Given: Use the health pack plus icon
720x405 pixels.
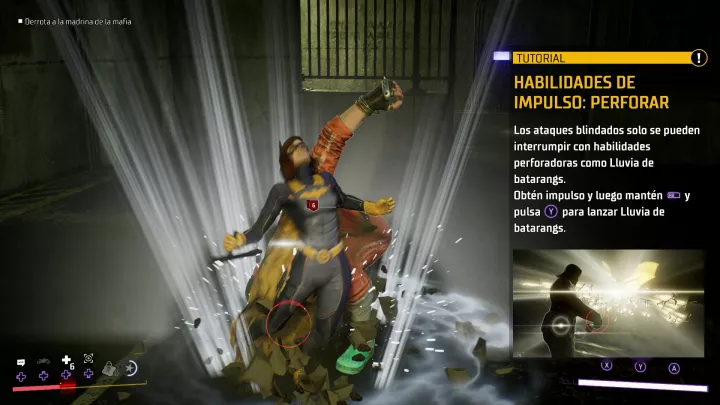Looking at the screenshot, I should tap(67, 360).
